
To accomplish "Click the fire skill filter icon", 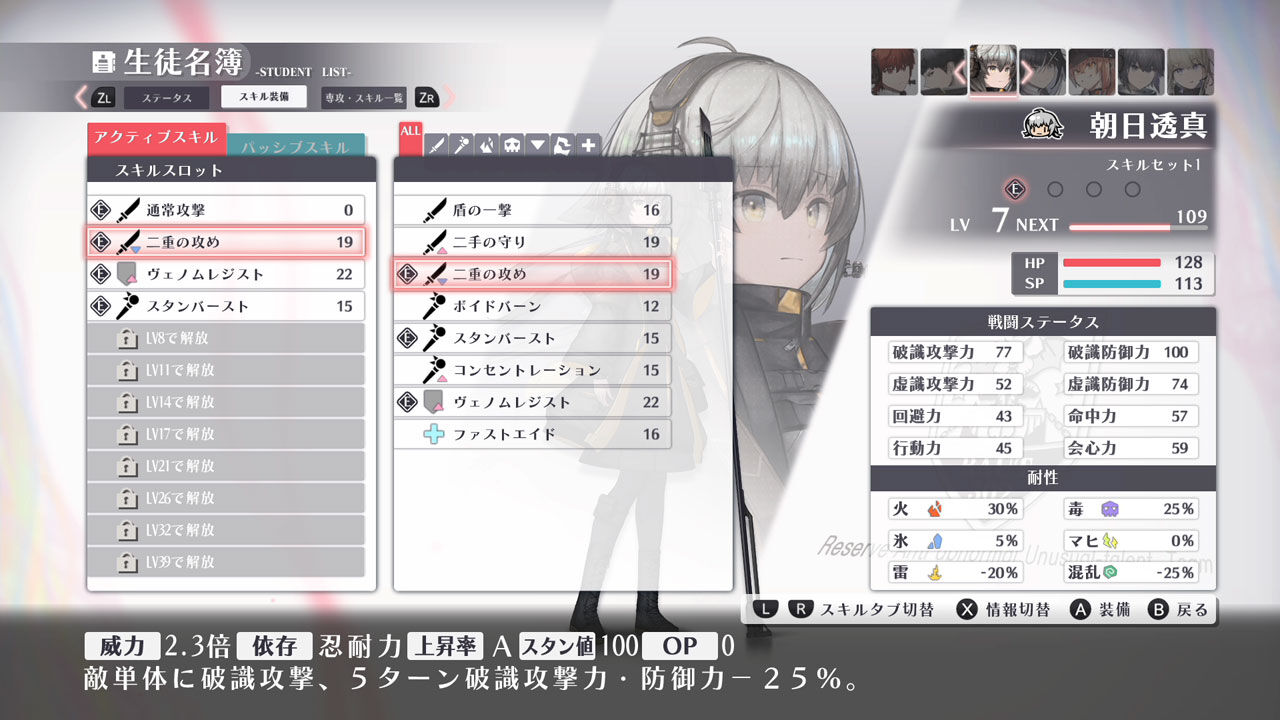I will [x=486, y=145].
